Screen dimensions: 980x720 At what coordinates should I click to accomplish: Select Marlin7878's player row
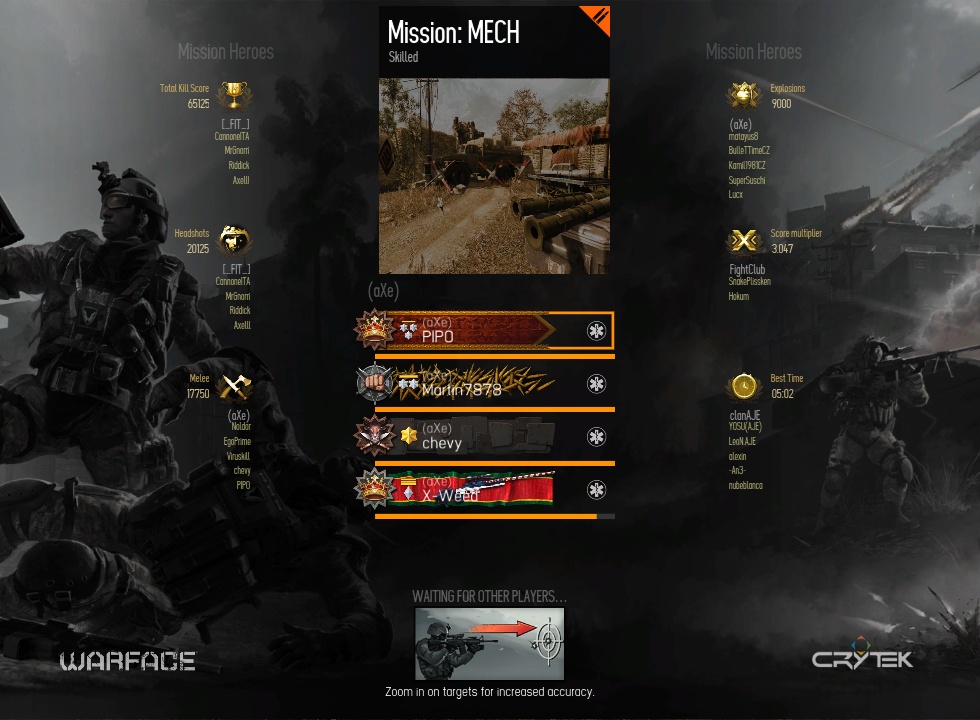pyautogui.click(x=485, y=384)
